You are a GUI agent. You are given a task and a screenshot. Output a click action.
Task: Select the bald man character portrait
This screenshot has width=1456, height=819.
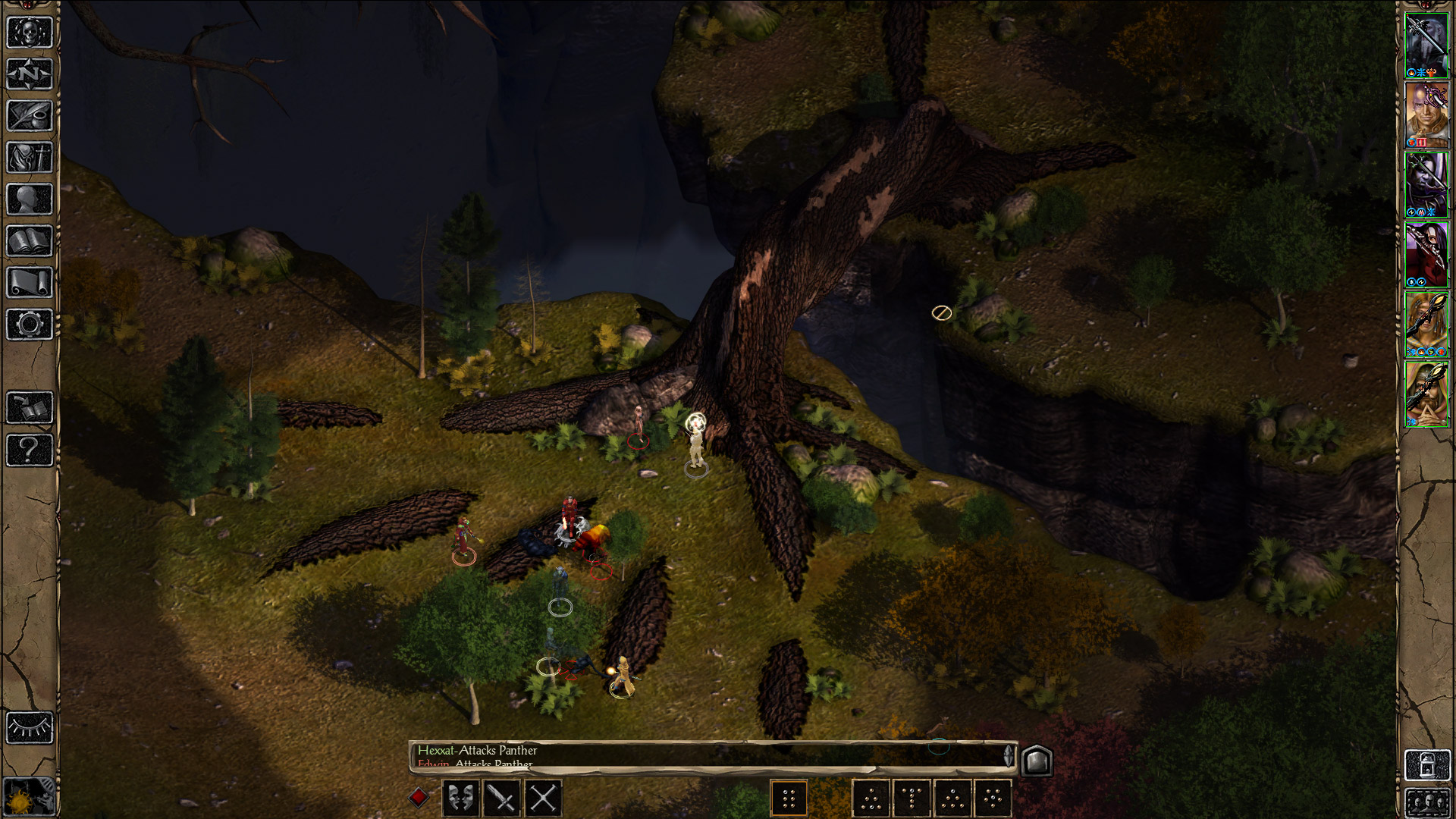(x=1426, y=115)
